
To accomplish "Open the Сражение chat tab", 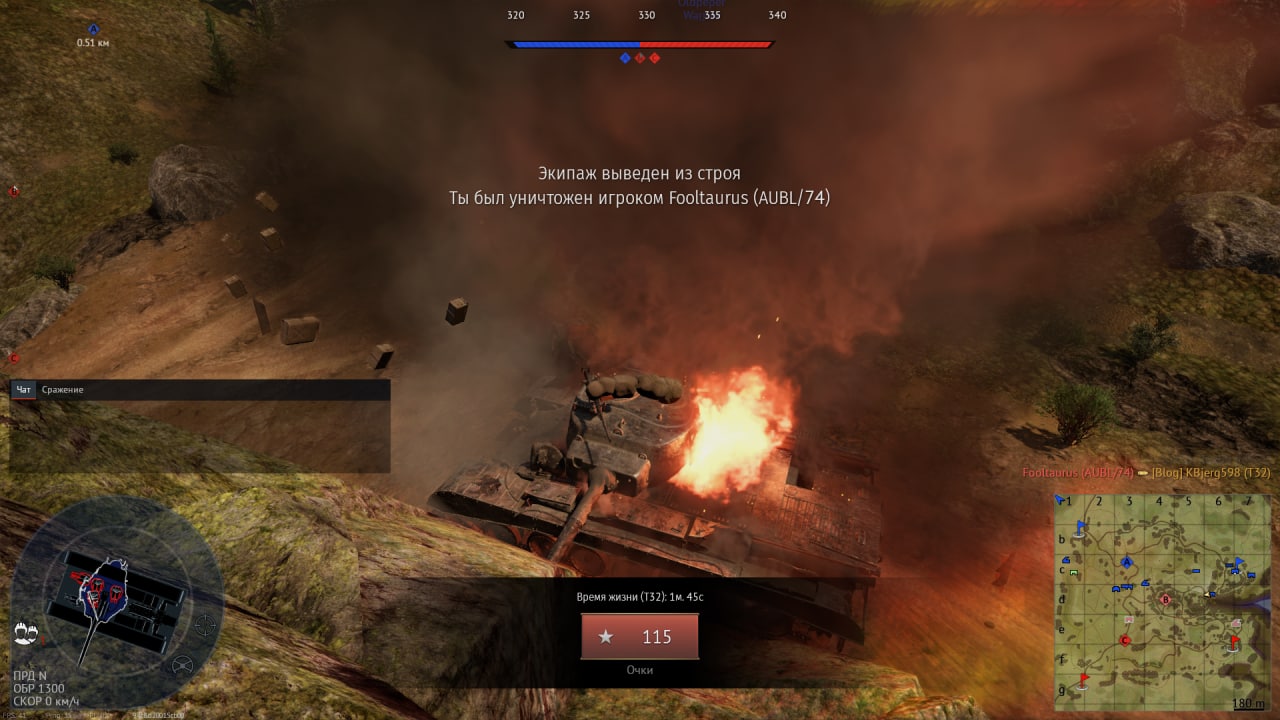I will click(x=63, y=389).
